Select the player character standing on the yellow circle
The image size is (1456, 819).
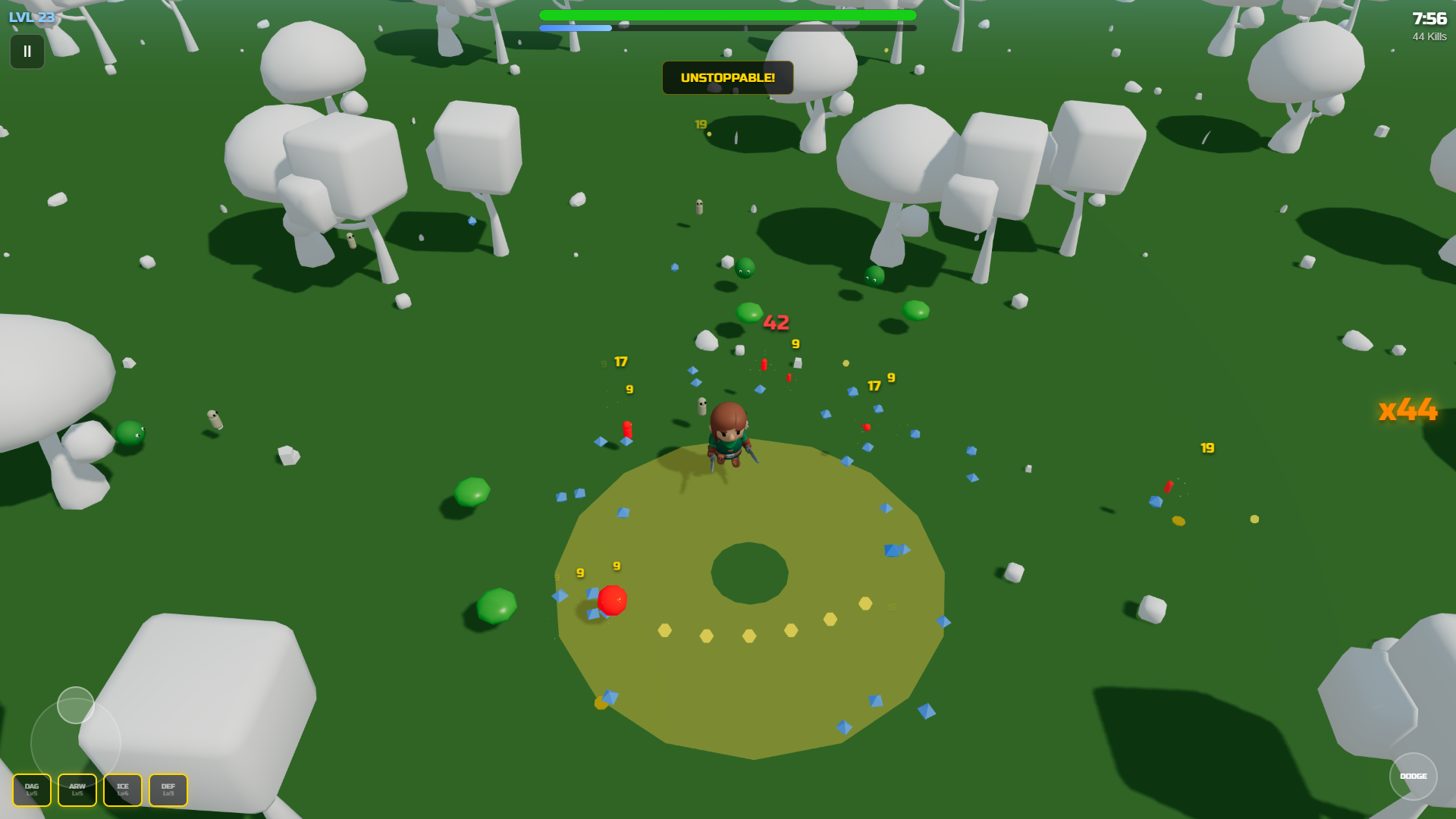coord(726,436)
